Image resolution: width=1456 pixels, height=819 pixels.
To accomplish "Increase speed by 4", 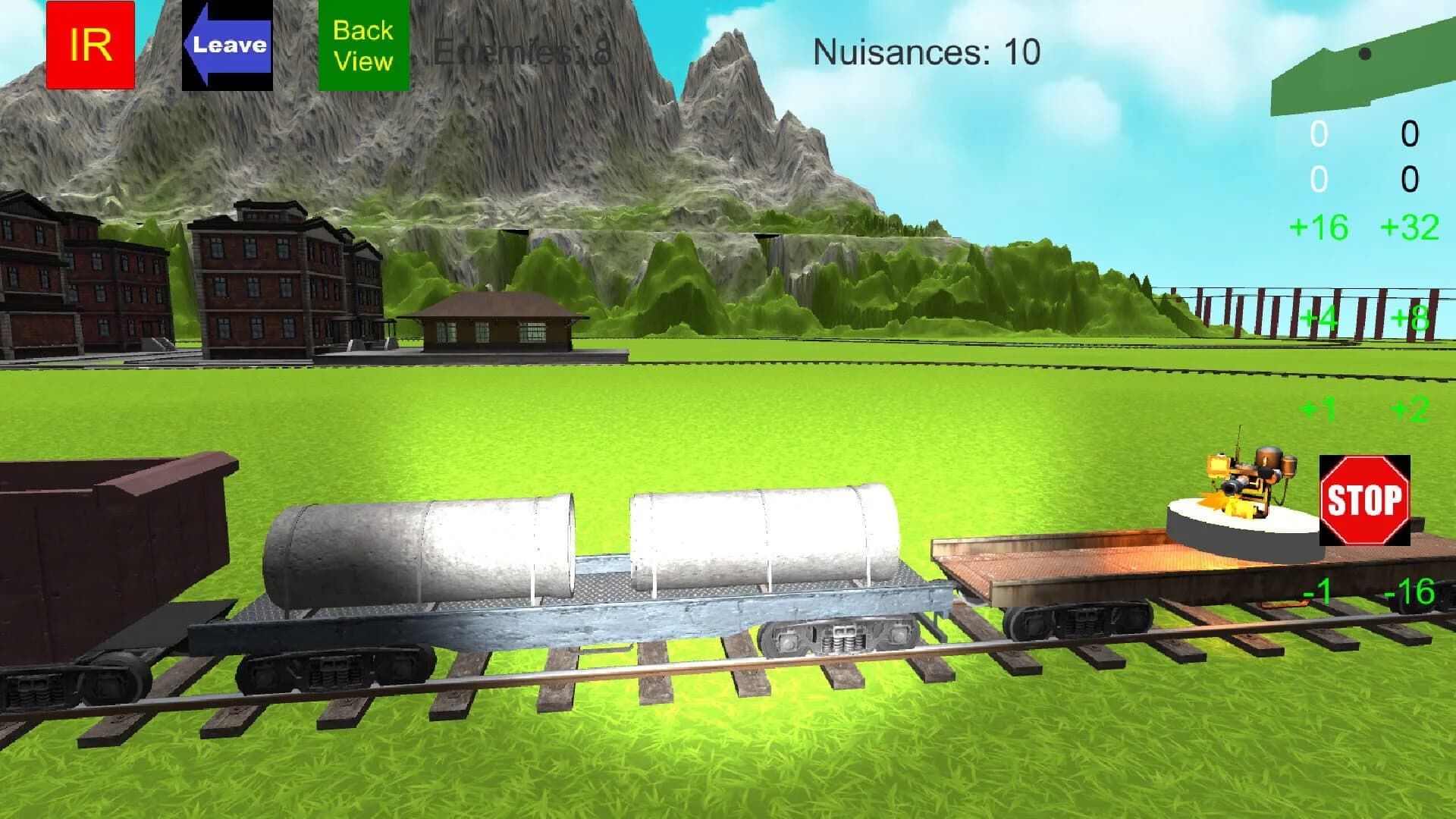I will (1319, 319).
